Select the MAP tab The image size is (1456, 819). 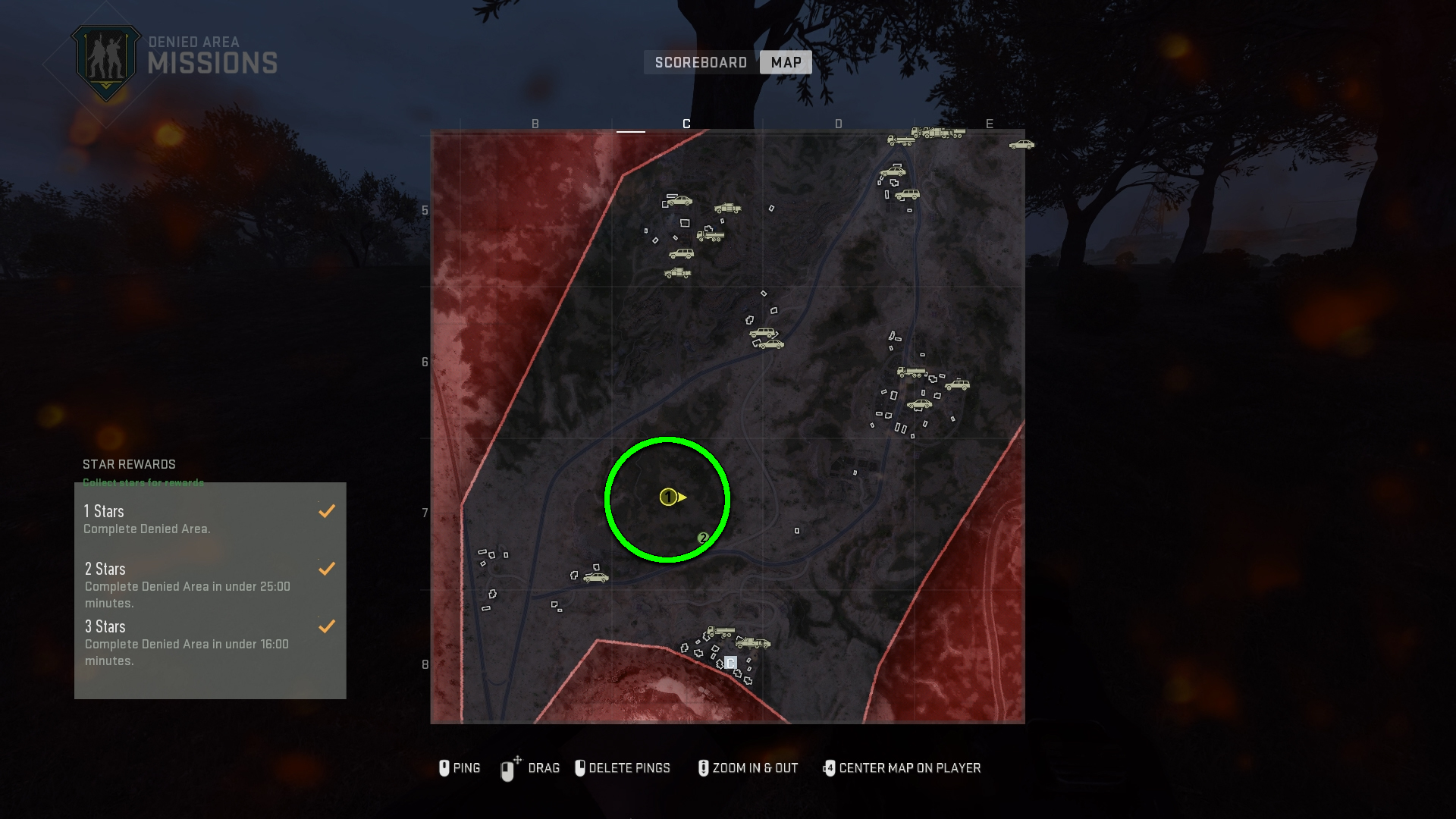tap(785, 62)
